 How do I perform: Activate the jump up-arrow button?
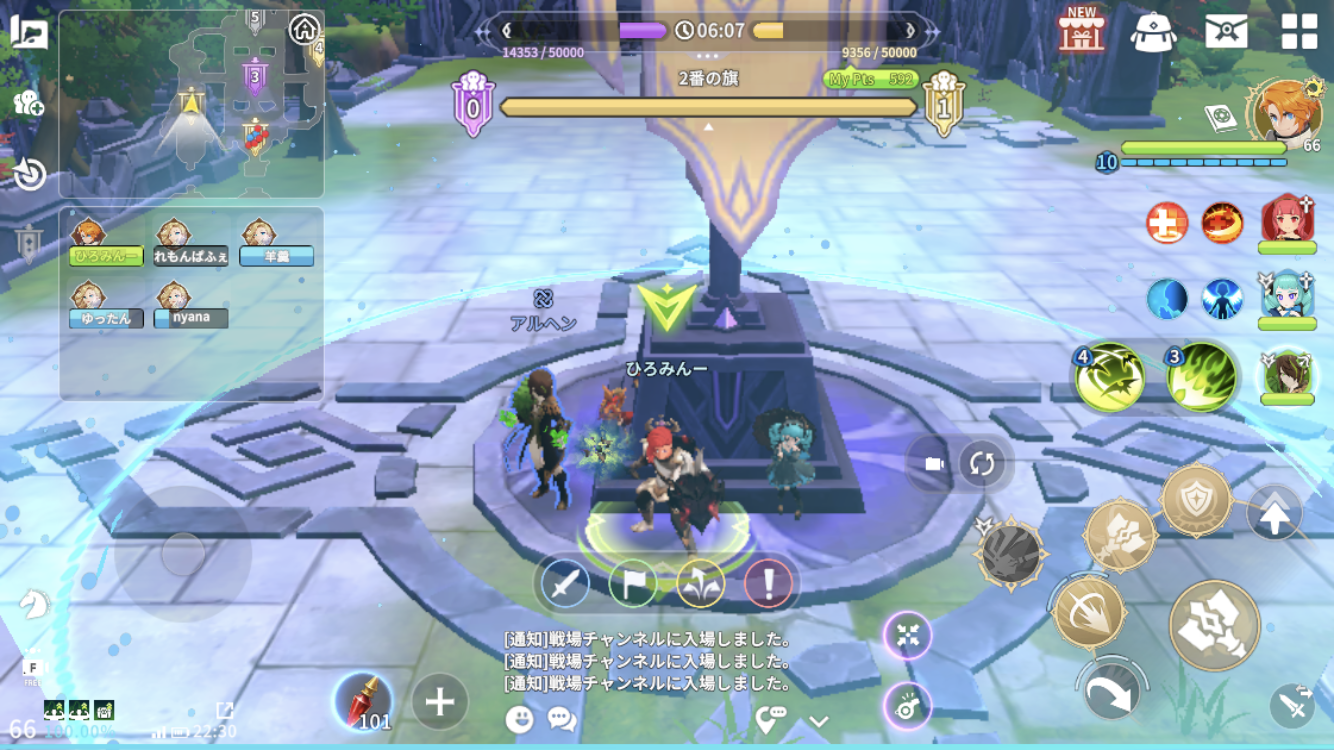click(x=1274, y=515)
